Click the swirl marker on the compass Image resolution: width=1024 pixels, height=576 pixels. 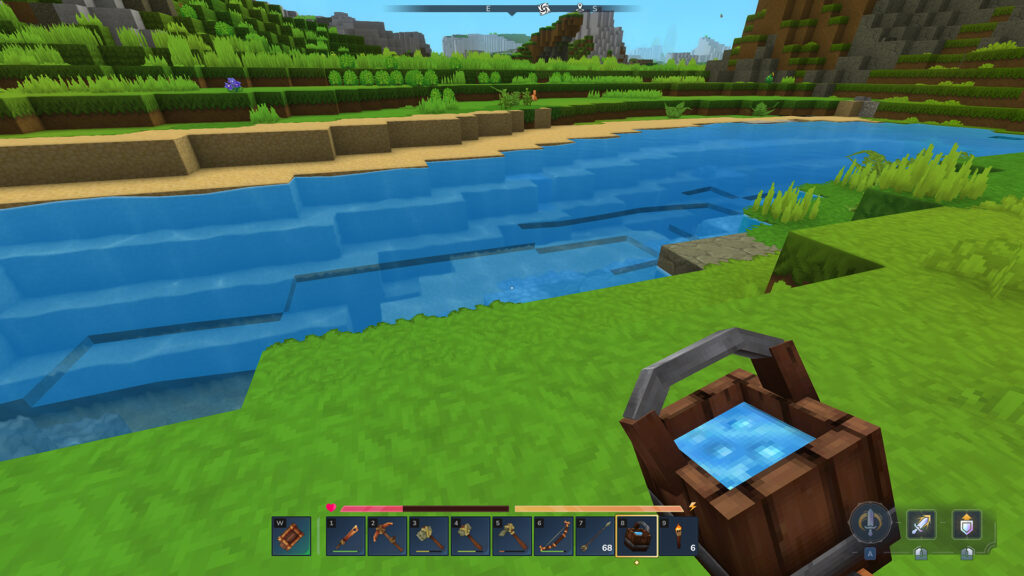pyautogui.click(x=544, y=9)
